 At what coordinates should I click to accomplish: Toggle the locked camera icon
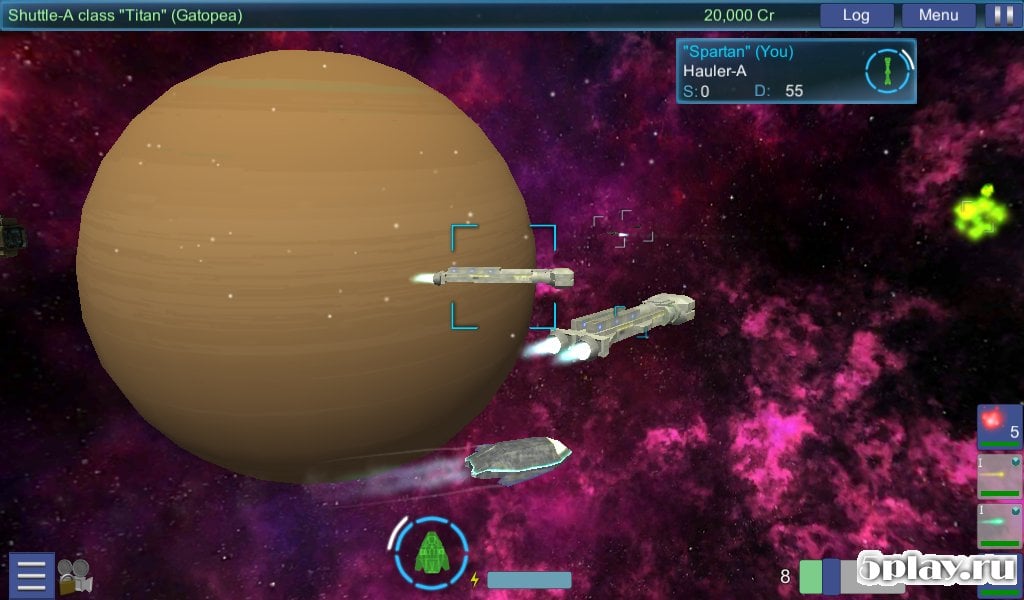[75, 577]
